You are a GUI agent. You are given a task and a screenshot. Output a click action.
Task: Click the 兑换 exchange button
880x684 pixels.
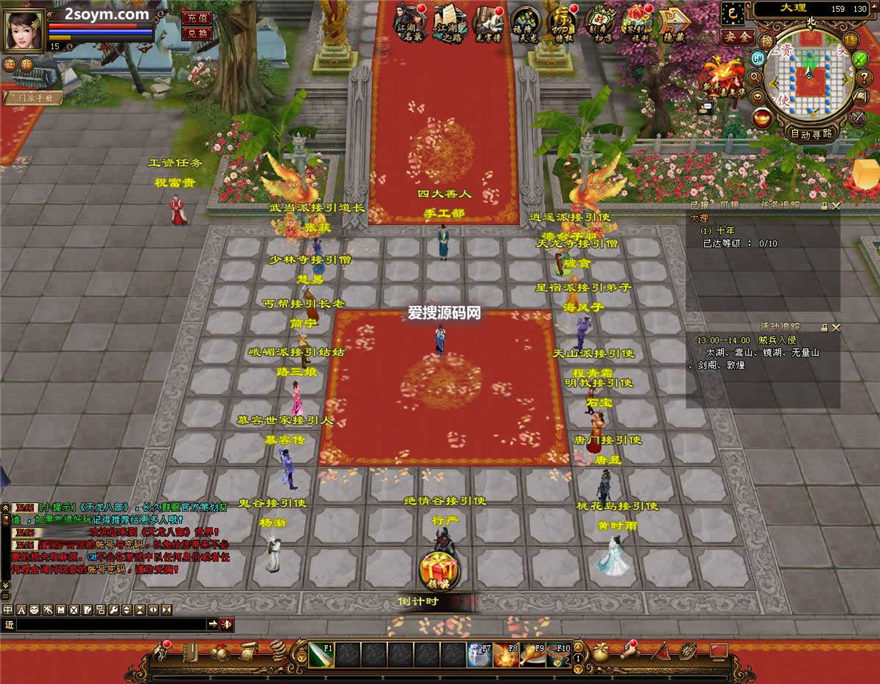[x=196, y=32]
